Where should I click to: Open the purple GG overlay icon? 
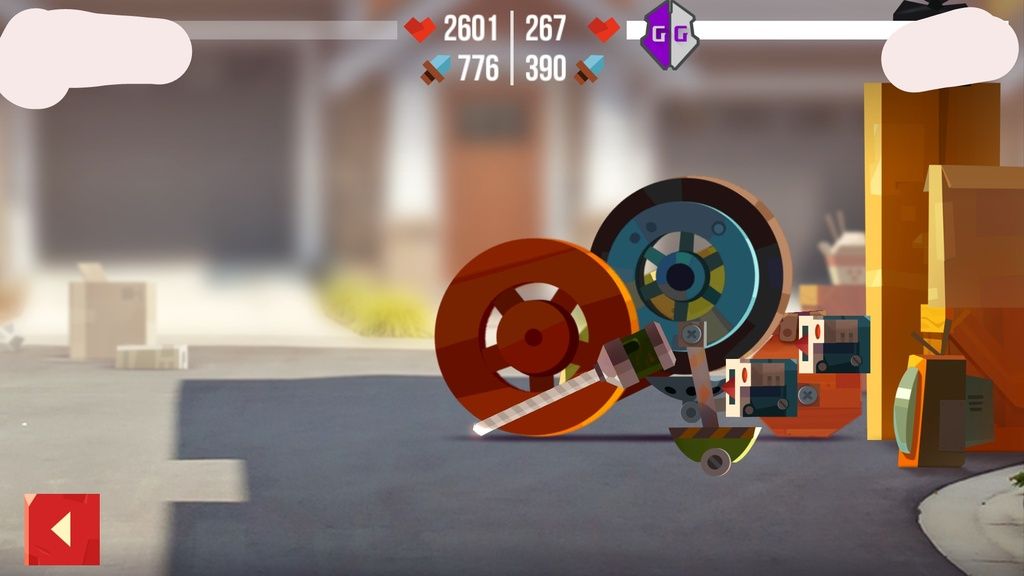668,33
